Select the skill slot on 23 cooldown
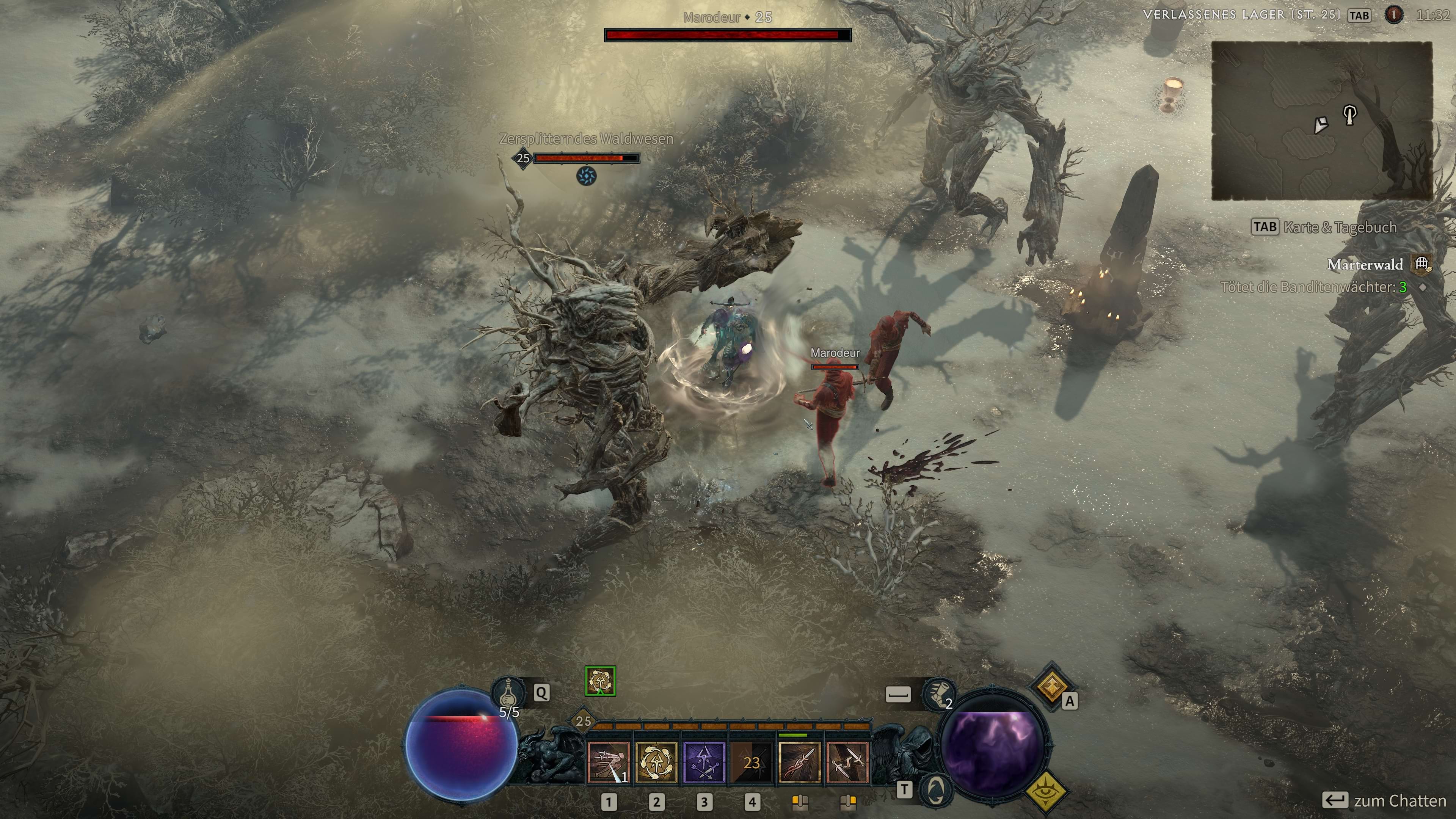This screenshot has height=819, width=1456. 751,762
